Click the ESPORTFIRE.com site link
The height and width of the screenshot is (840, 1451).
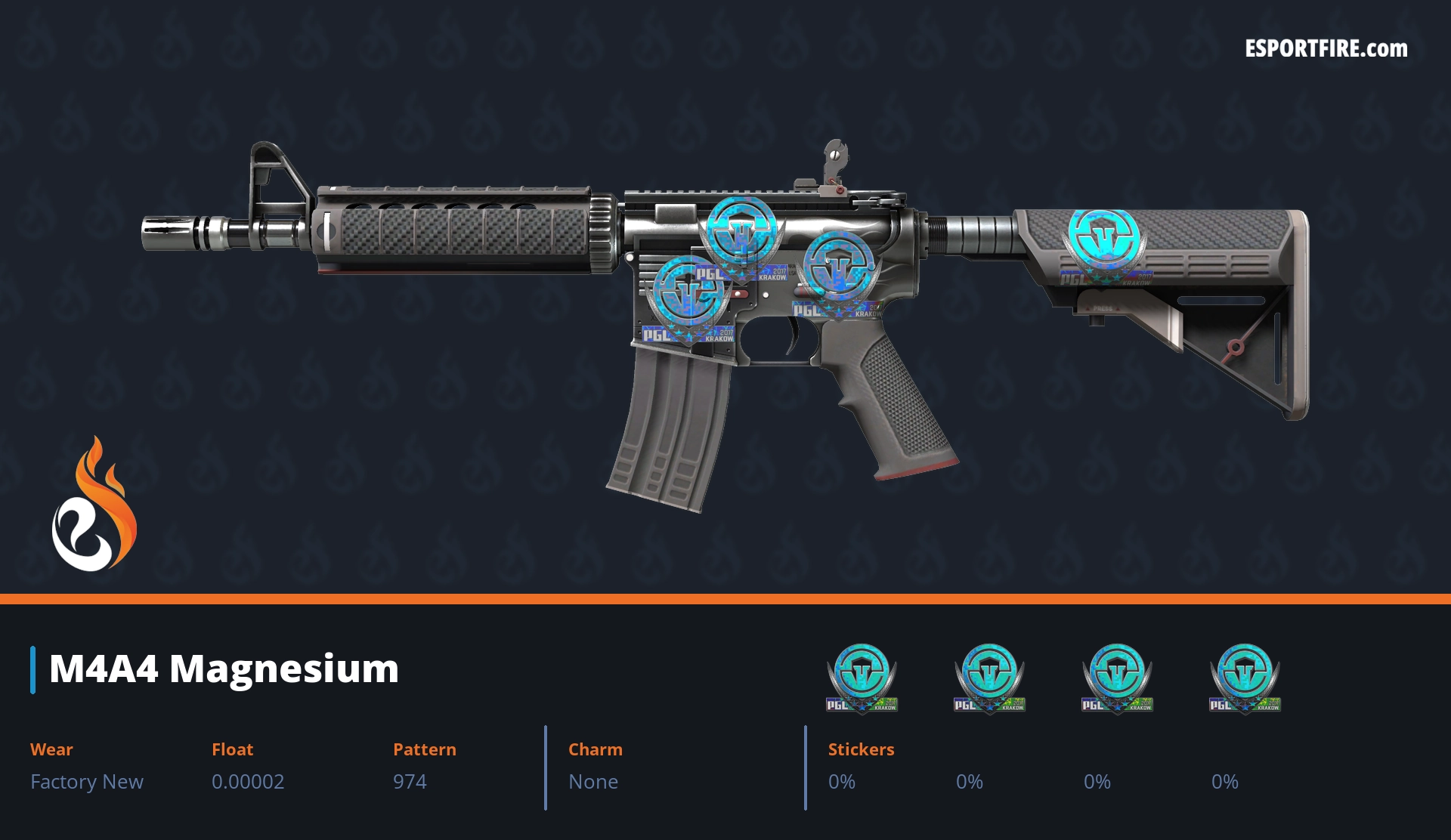[x=1326, y=49]
